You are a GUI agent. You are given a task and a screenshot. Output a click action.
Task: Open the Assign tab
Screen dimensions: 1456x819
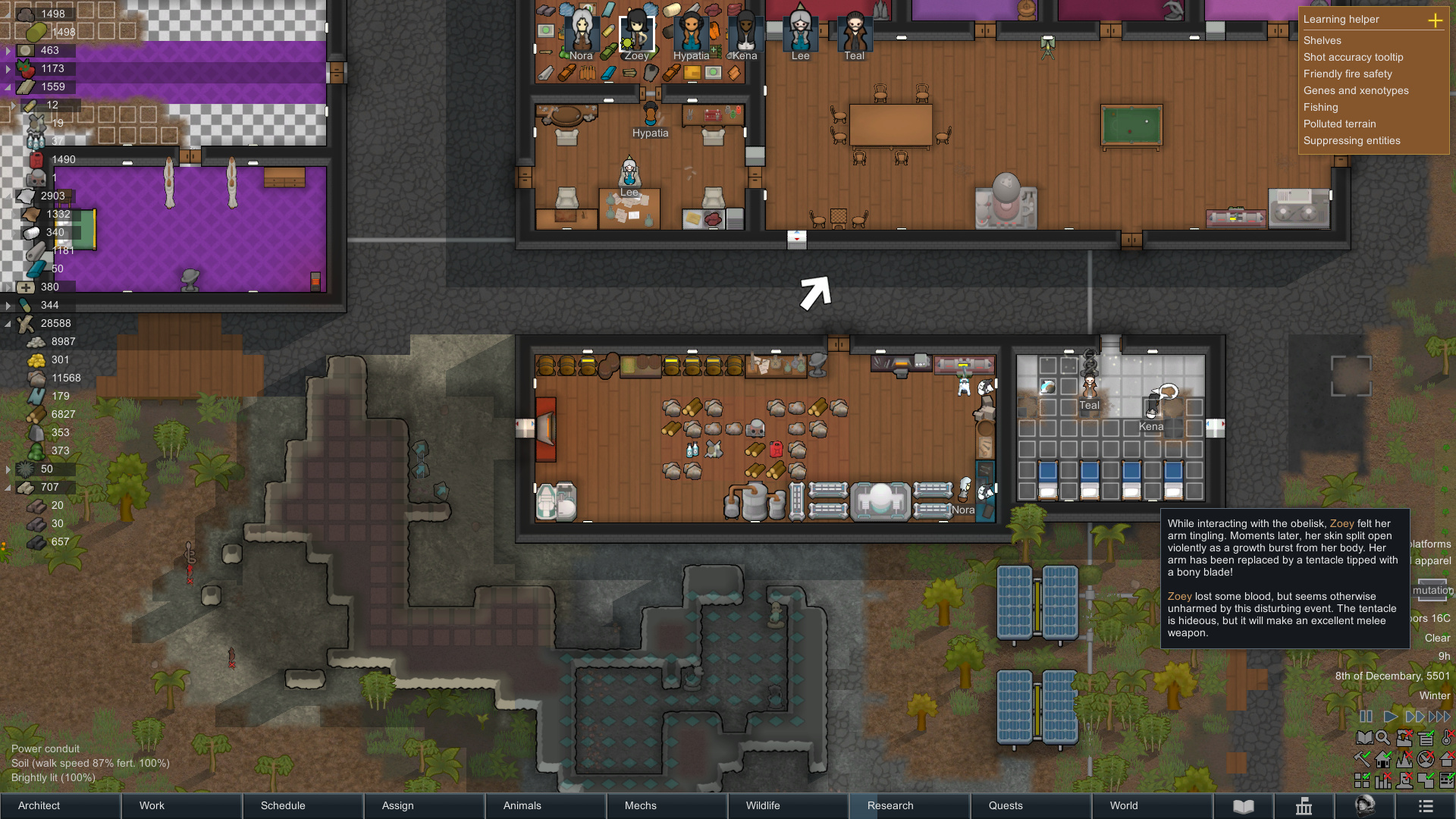point(424,805)
